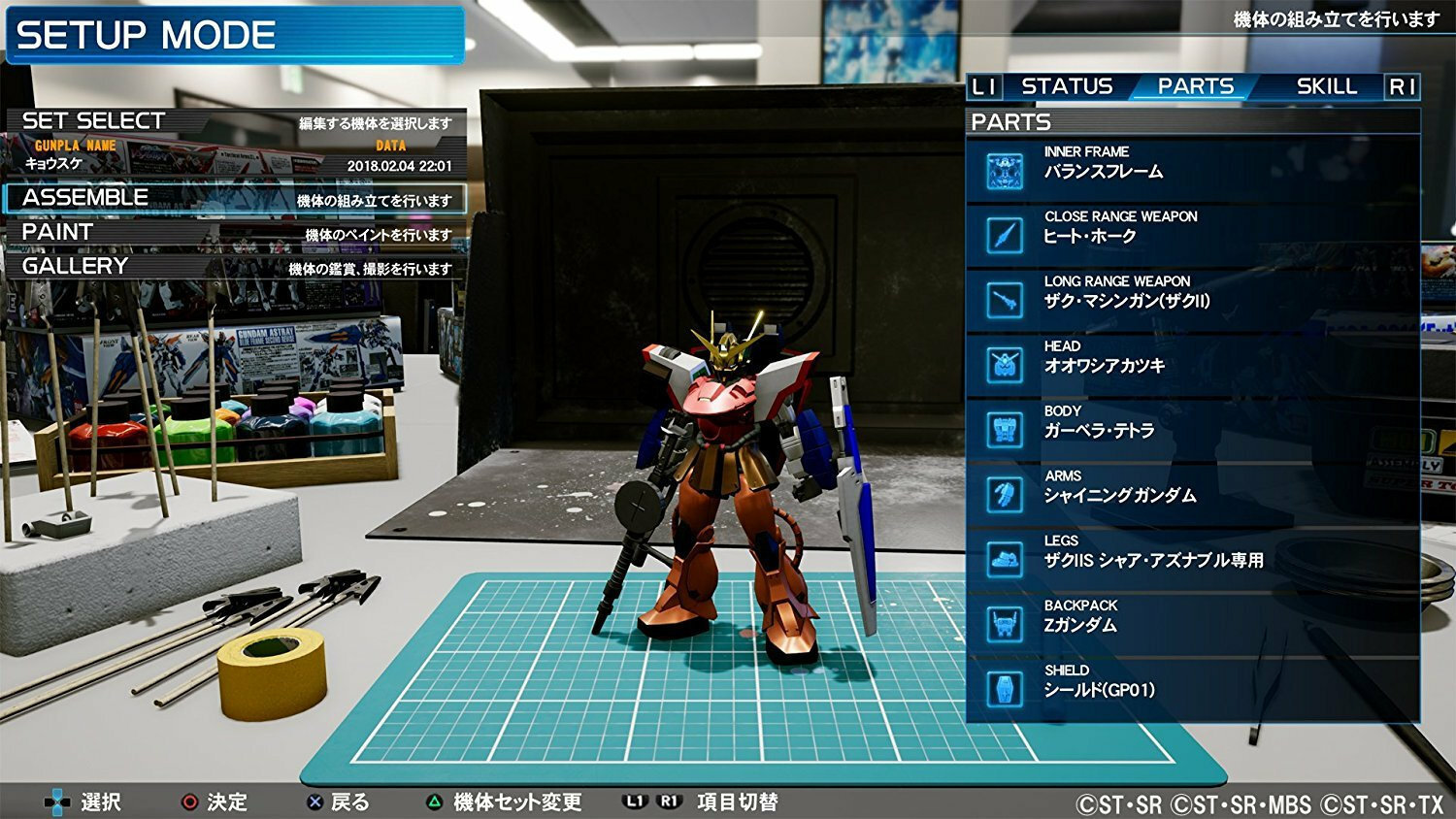This screenshot has height=819, width=1456.
Task: Select the SHIELD part row
Action: [x=1192, y=689]
